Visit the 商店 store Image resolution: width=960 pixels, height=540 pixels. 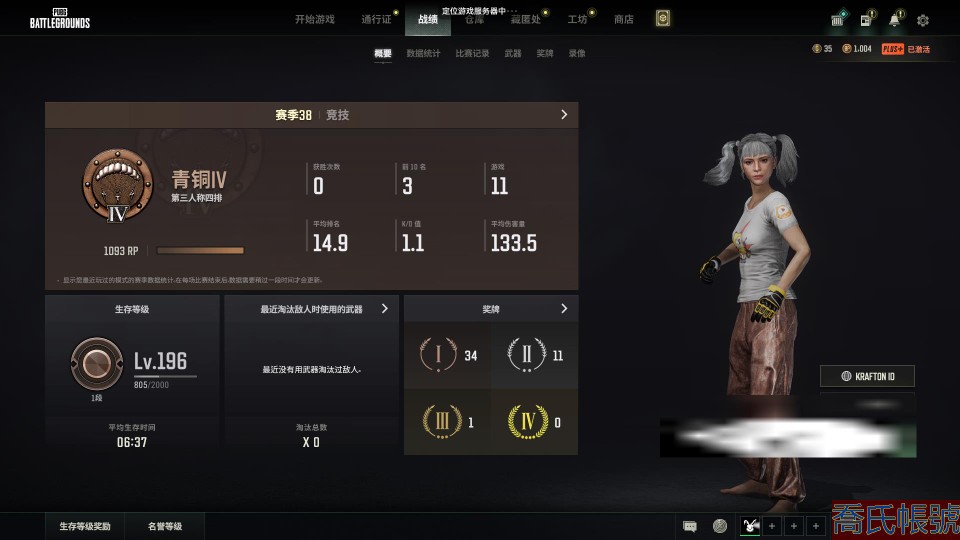click(623, 19)
